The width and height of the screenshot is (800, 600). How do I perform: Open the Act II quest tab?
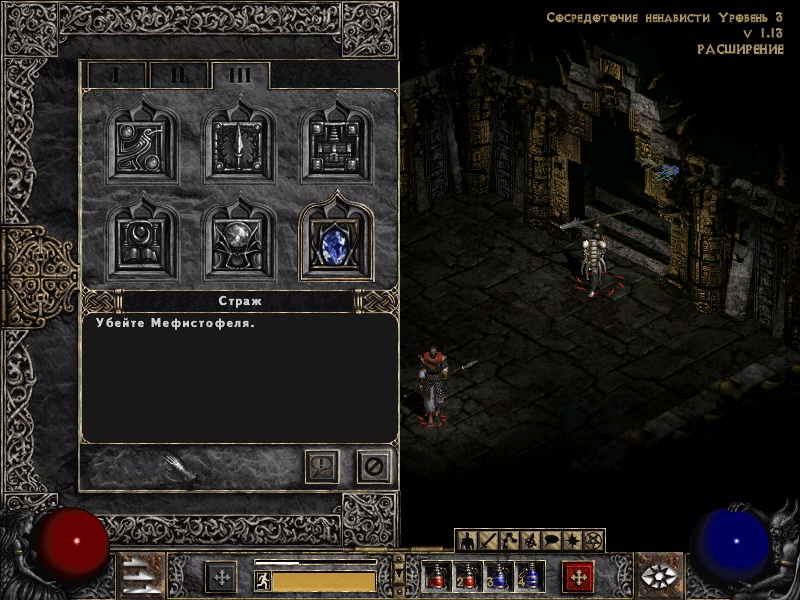coord(178,75)
